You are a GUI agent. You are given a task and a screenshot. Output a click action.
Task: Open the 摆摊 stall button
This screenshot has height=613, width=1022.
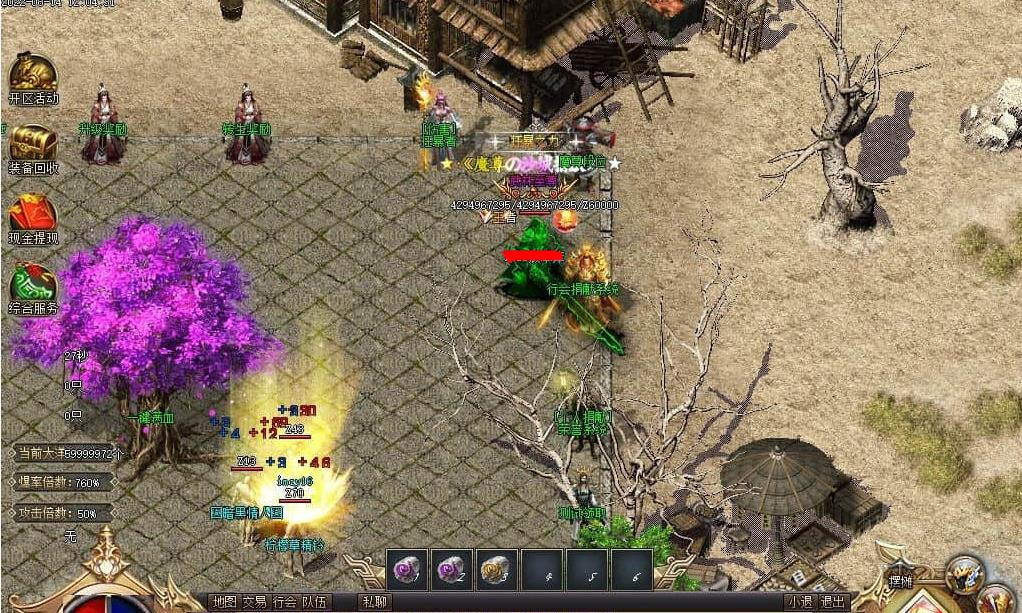[x=900, y=581]
